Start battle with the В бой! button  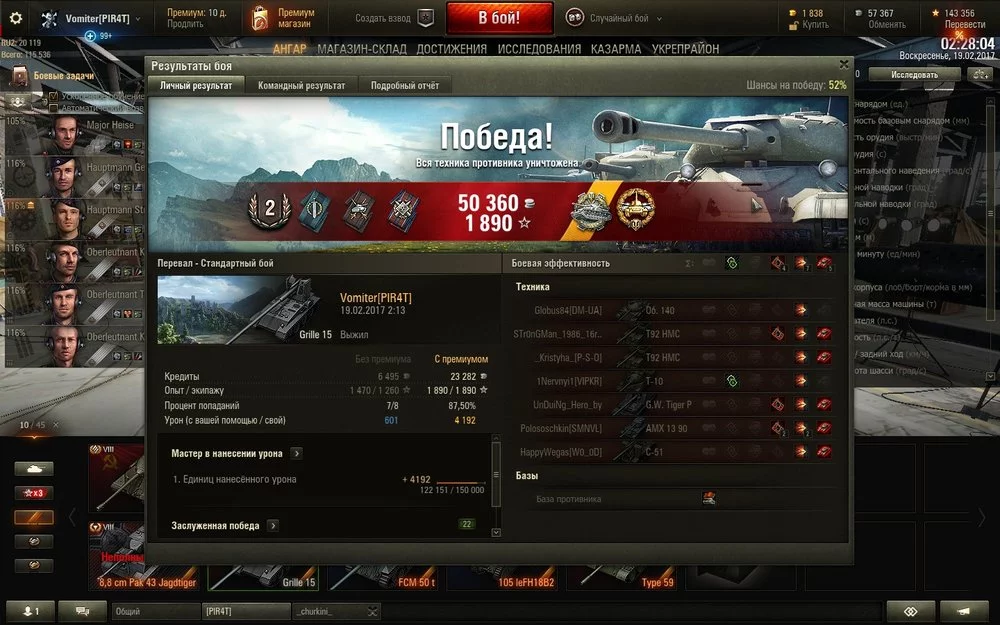[499, 18]
